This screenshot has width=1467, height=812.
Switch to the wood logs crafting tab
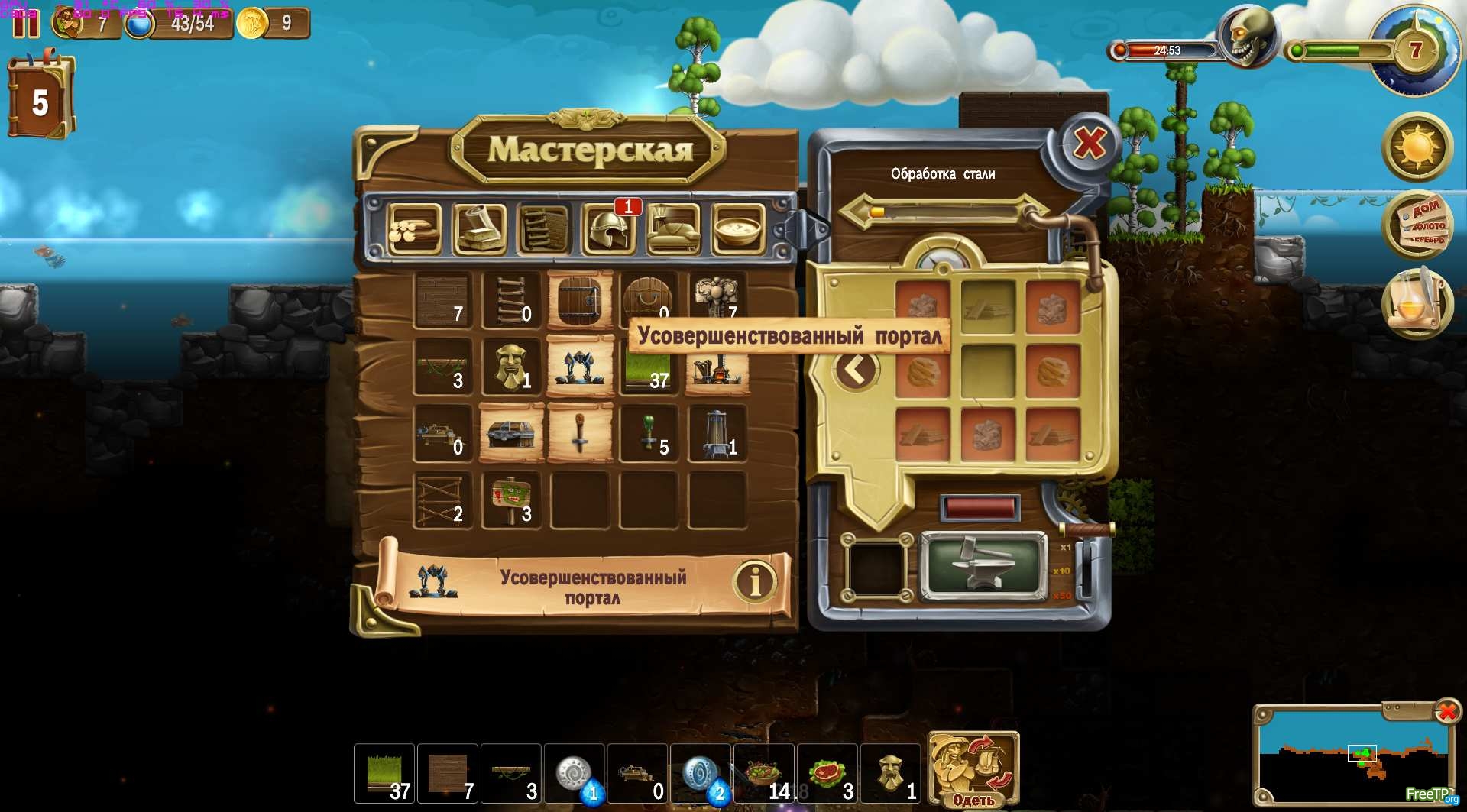point(413,228)
